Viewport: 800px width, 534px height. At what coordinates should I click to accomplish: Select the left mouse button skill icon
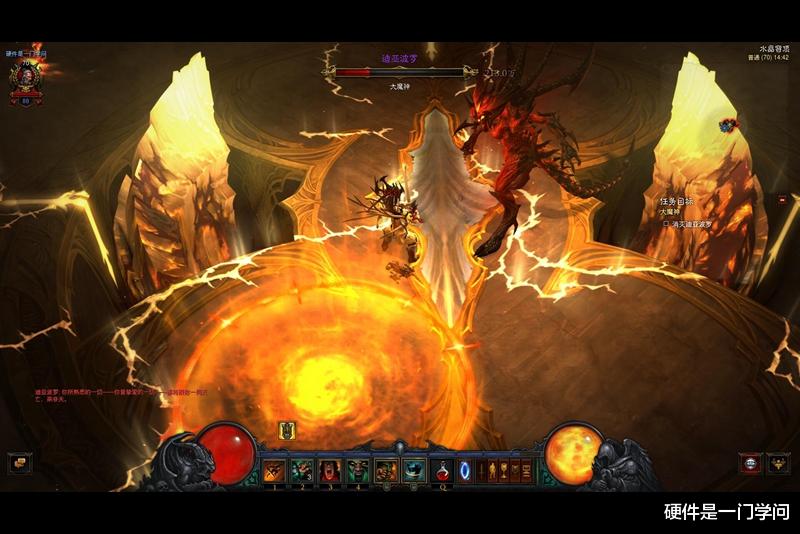coord(386,470)
